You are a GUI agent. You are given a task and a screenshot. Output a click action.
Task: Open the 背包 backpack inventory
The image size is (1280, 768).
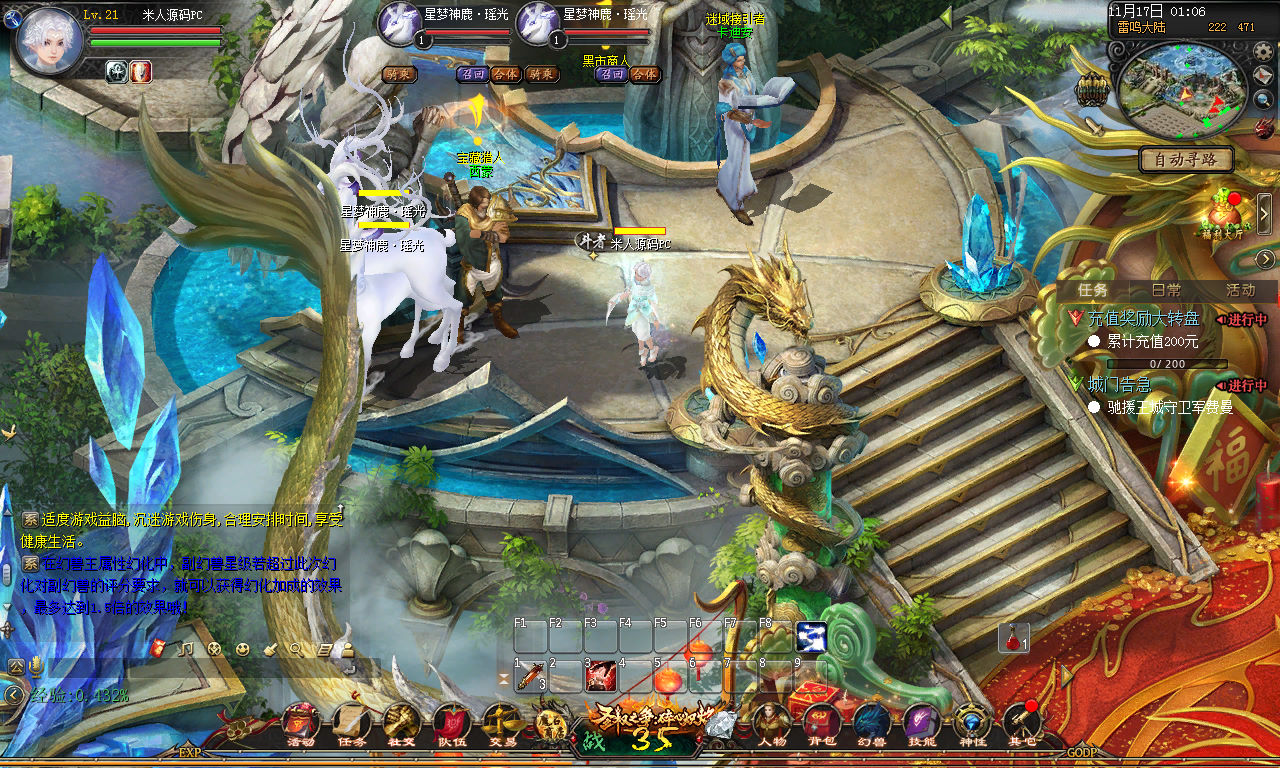pyautogui.click(x=823, y=722)
